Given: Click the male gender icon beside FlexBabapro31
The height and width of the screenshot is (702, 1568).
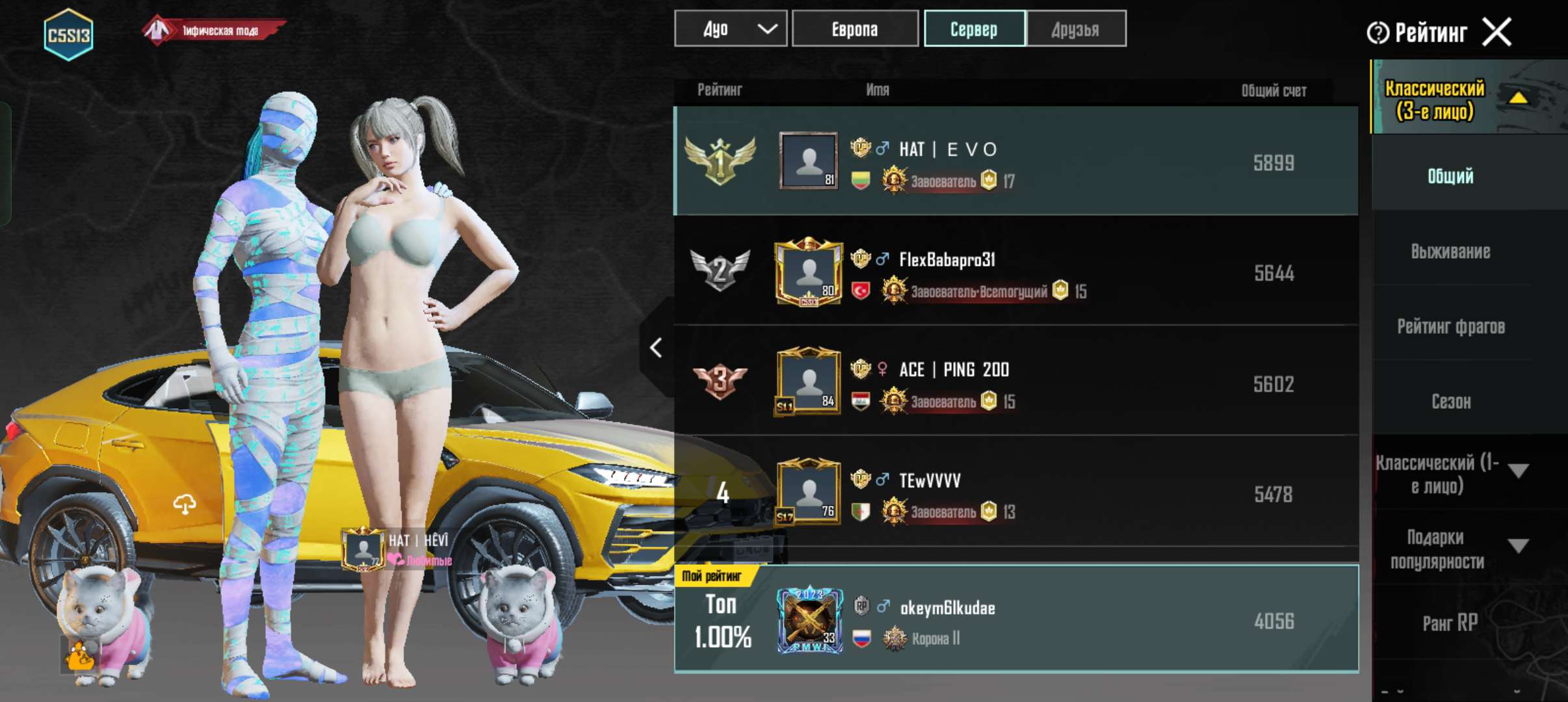Looking at the screenshot, I should 882,258.
